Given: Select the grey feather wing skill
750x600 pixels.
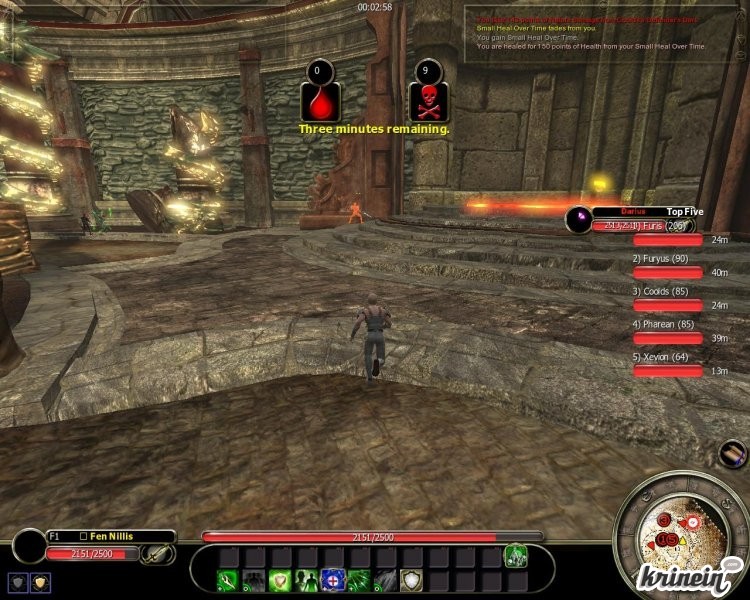Looking at the screenshot, I should pos(385,580).
